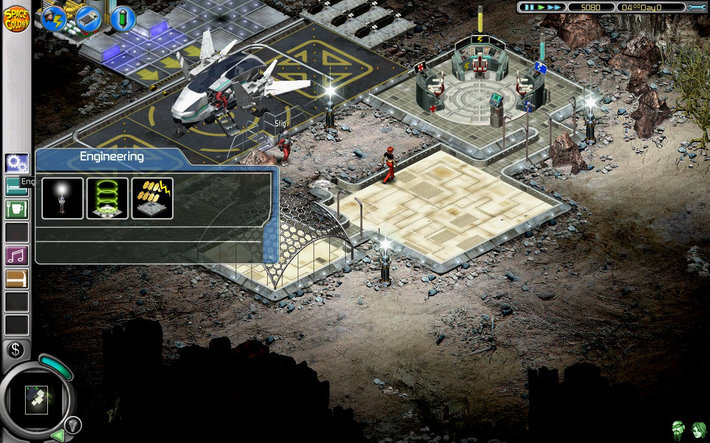
Task: Switch to the coffee cup build category
Action: (16, 209)
